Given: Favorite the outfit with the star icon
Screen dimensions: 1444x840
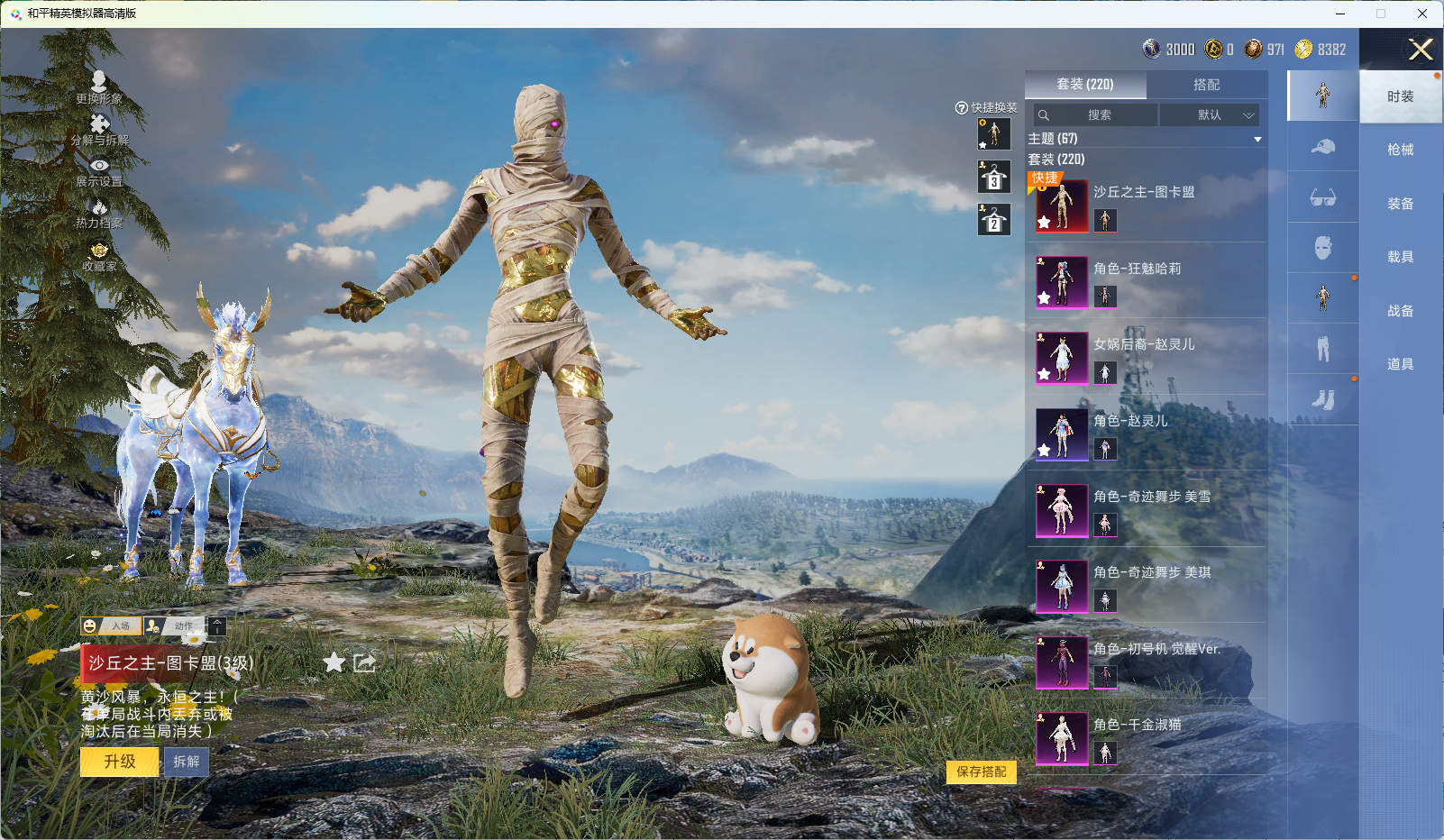Looking at the screenshot, I should [334, 663].
